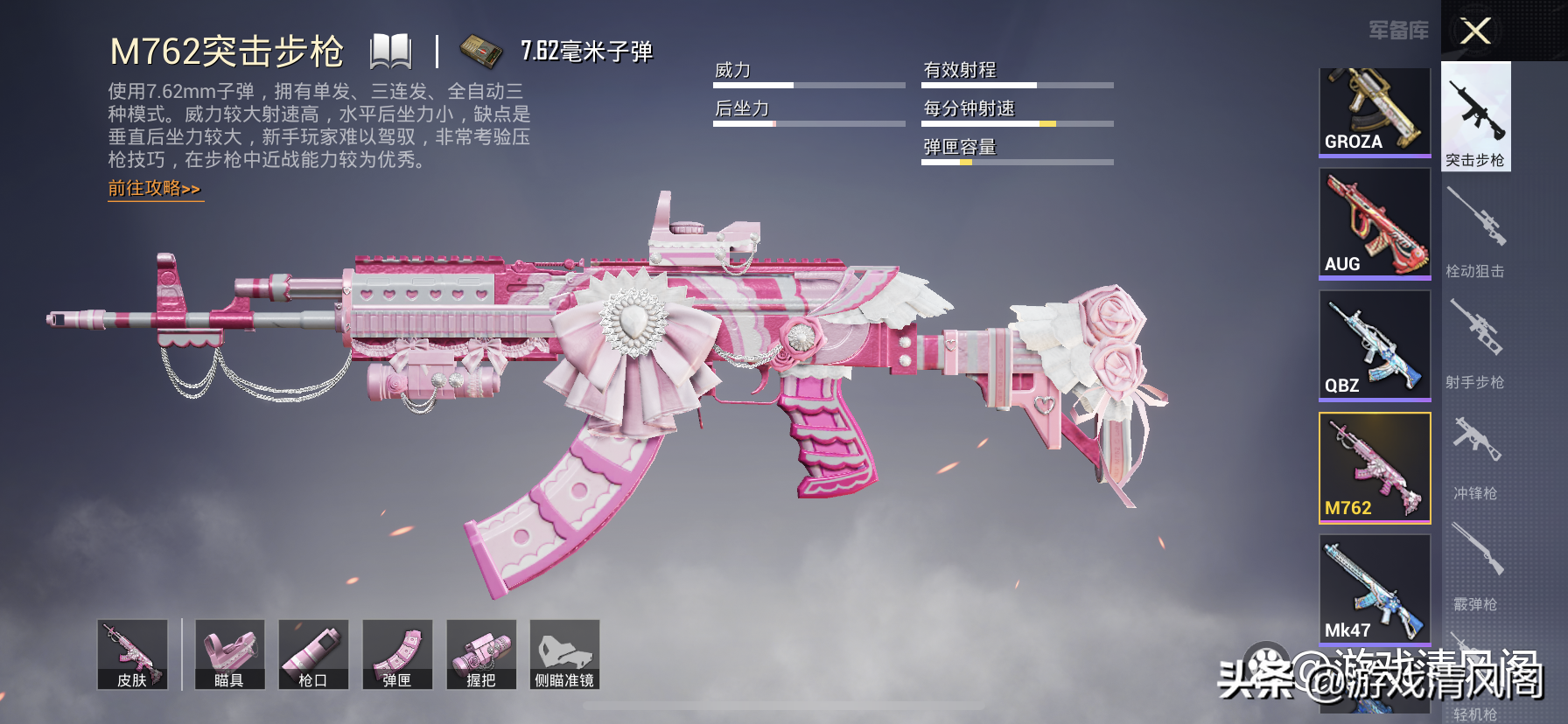The image size is (1568, 724).
Task: Open the 皮肤 skin slot
Action: [132, 655]
